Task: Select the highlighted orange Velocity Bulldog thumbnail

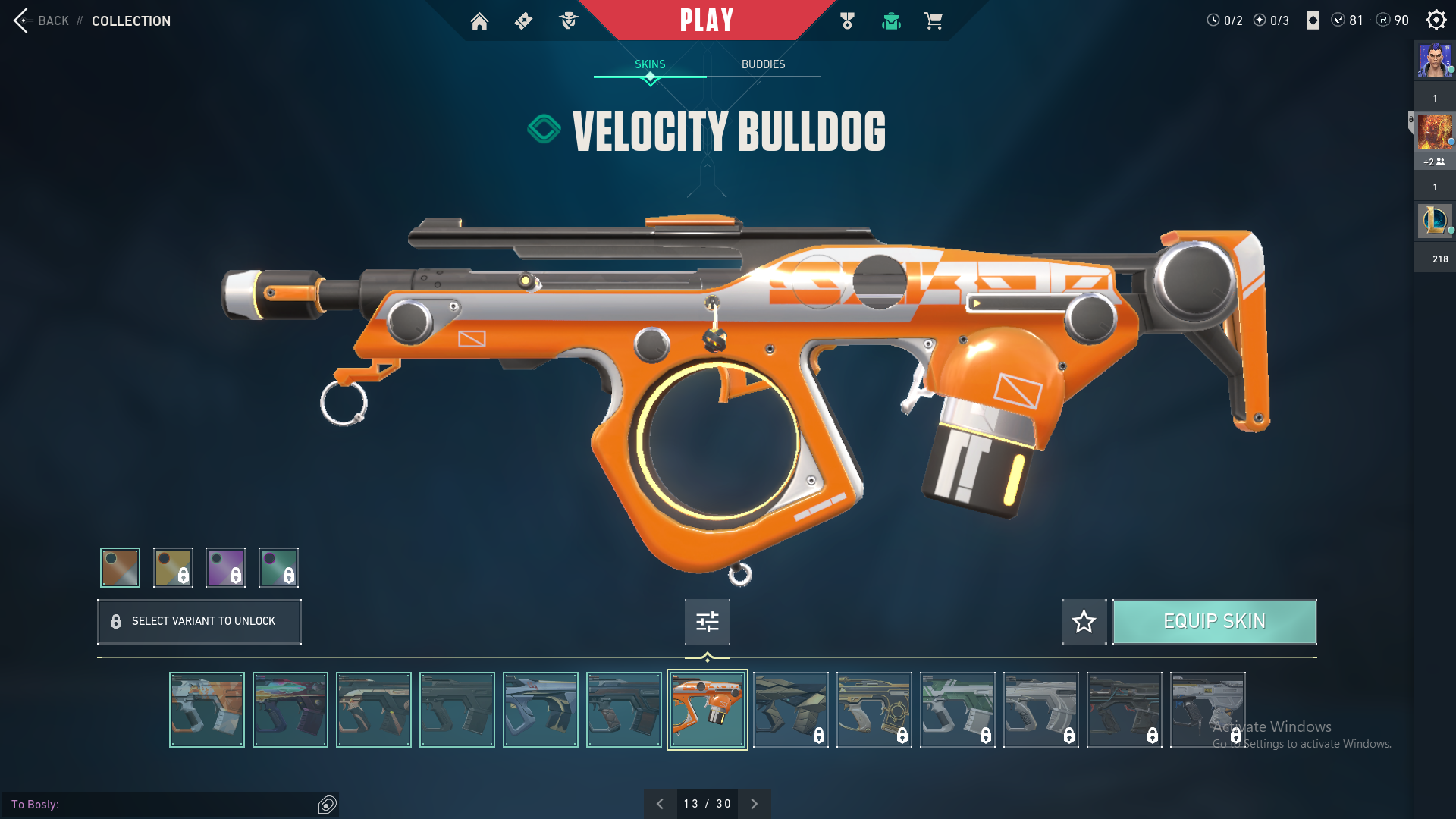Action: coord(707,710)
